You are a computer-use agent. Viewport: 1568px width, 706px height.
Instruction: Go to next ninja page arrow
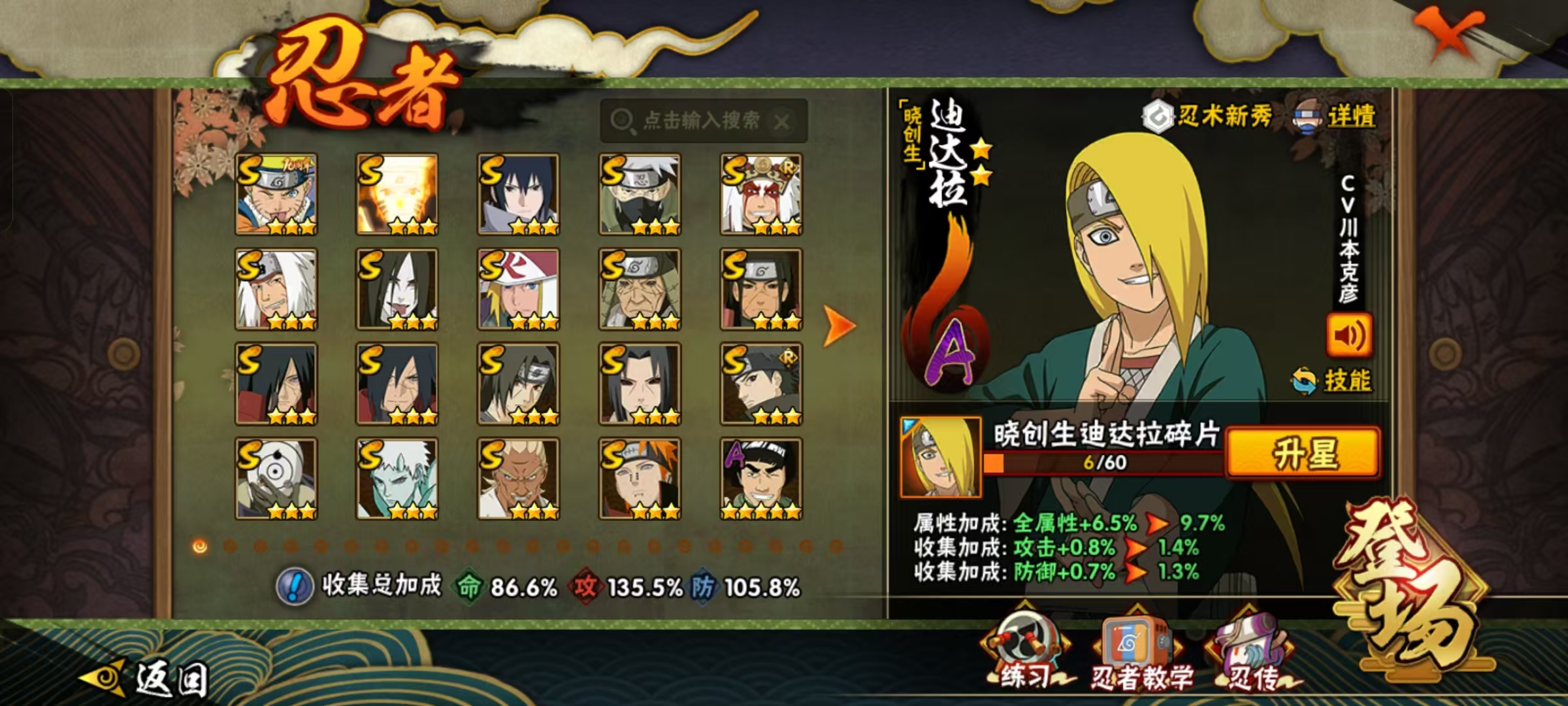[x=838, y=325]
